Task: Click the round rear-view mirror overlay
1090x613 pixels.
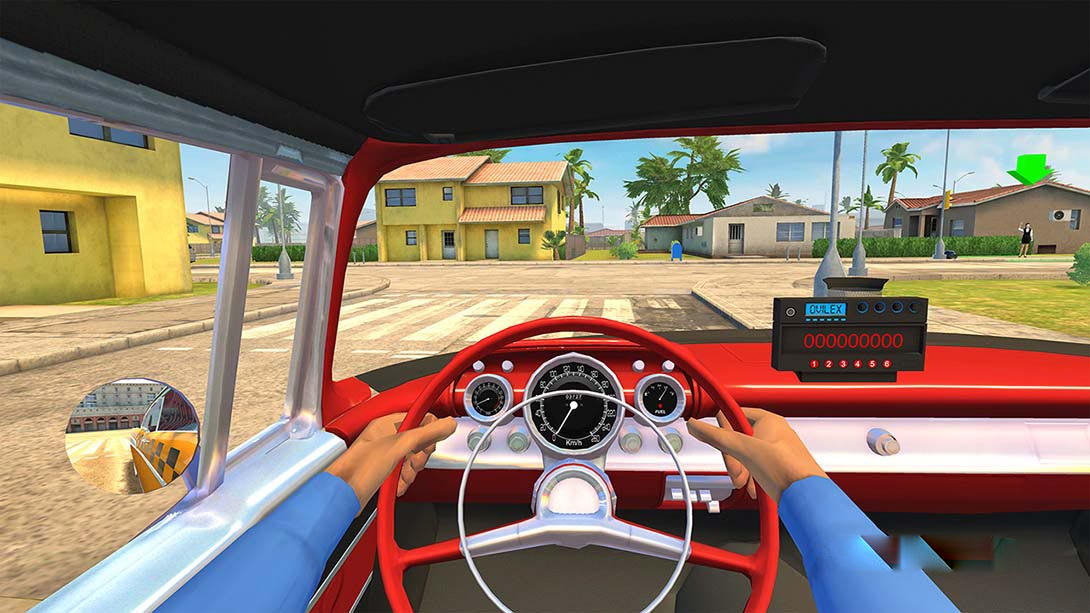Action: point(132,435)
